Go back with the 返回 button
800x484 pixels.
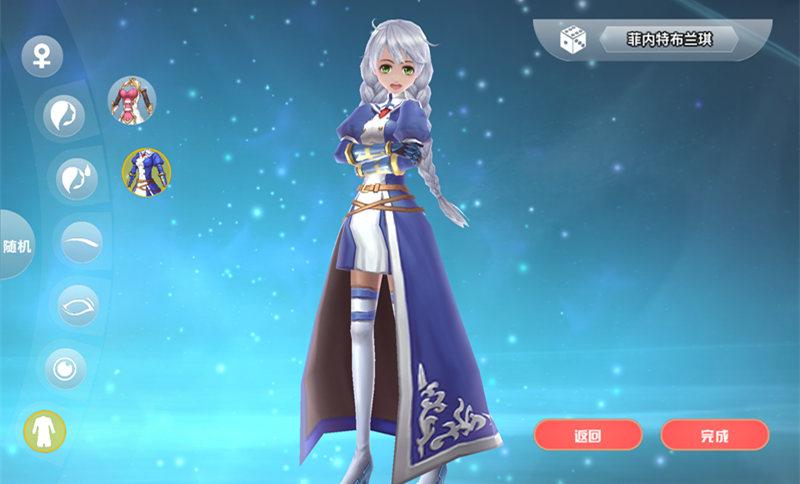[x=588, y=435]
